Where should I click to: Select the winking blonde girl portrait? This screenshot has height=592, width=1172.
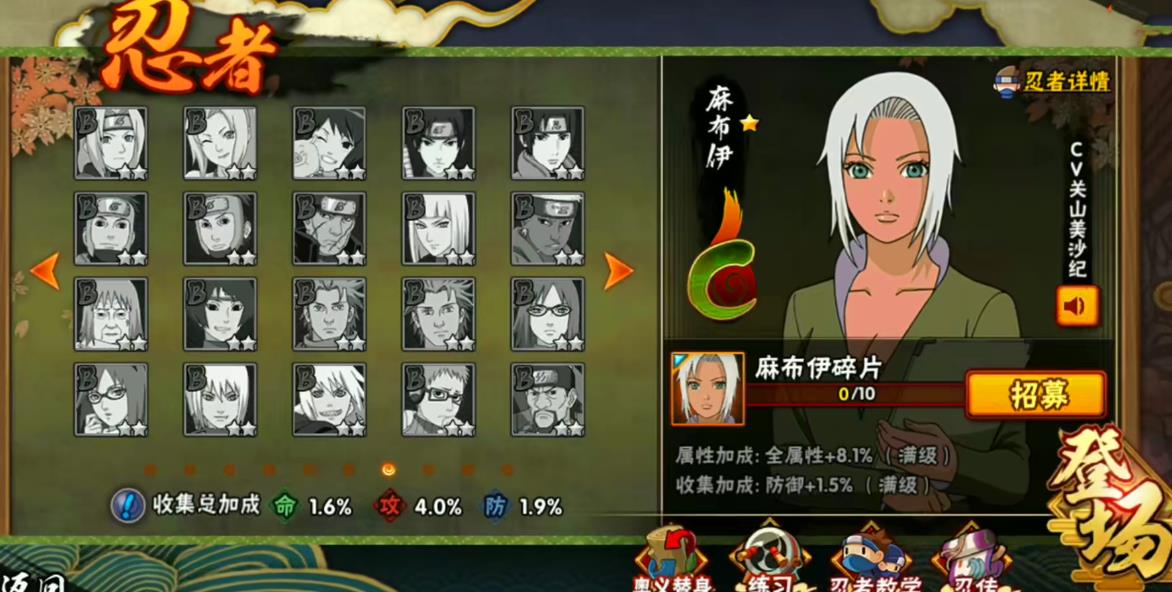point(220,144)
